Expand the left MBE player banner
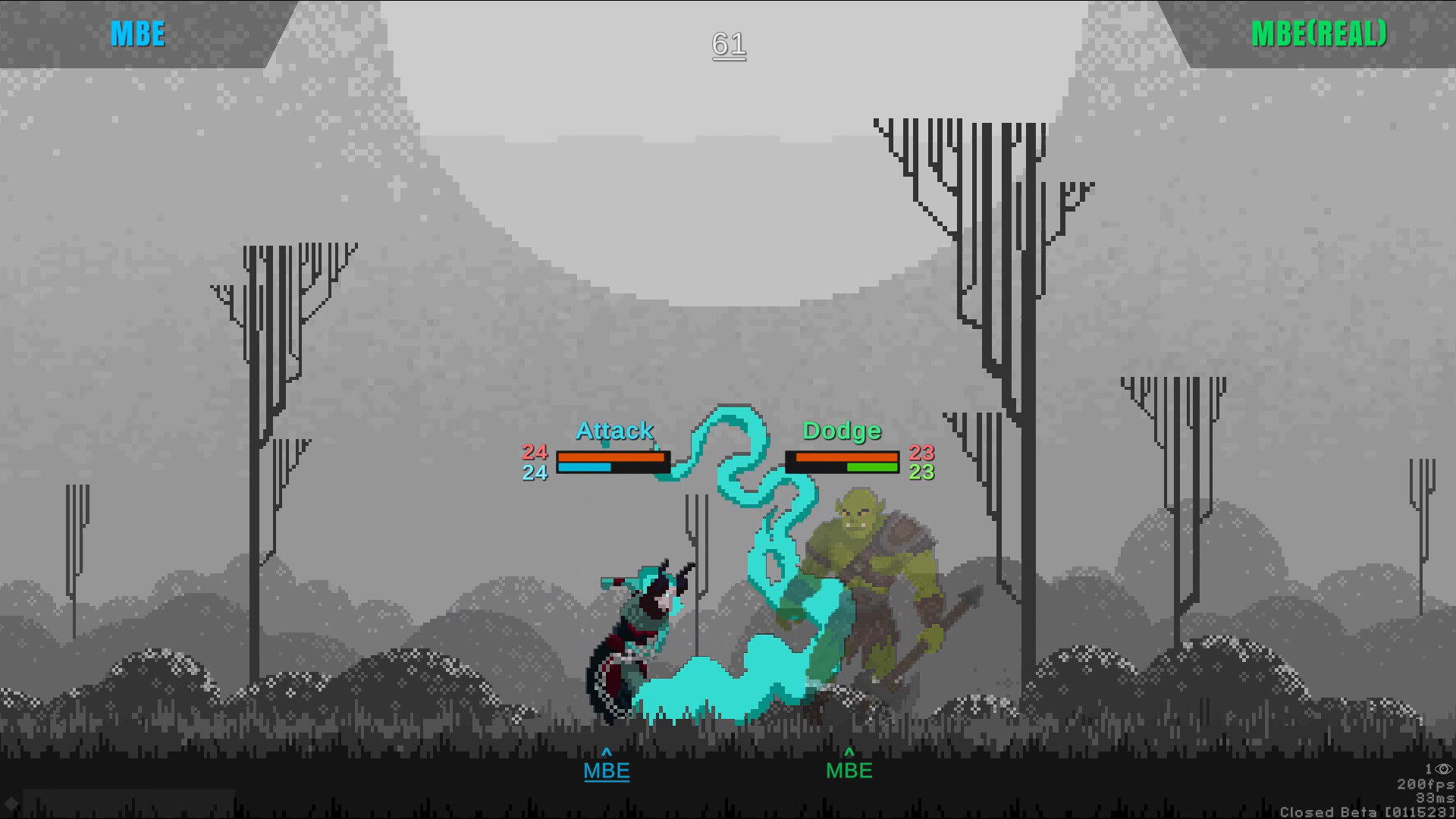This screenshot has height=819, width=1456. point(136,33)
